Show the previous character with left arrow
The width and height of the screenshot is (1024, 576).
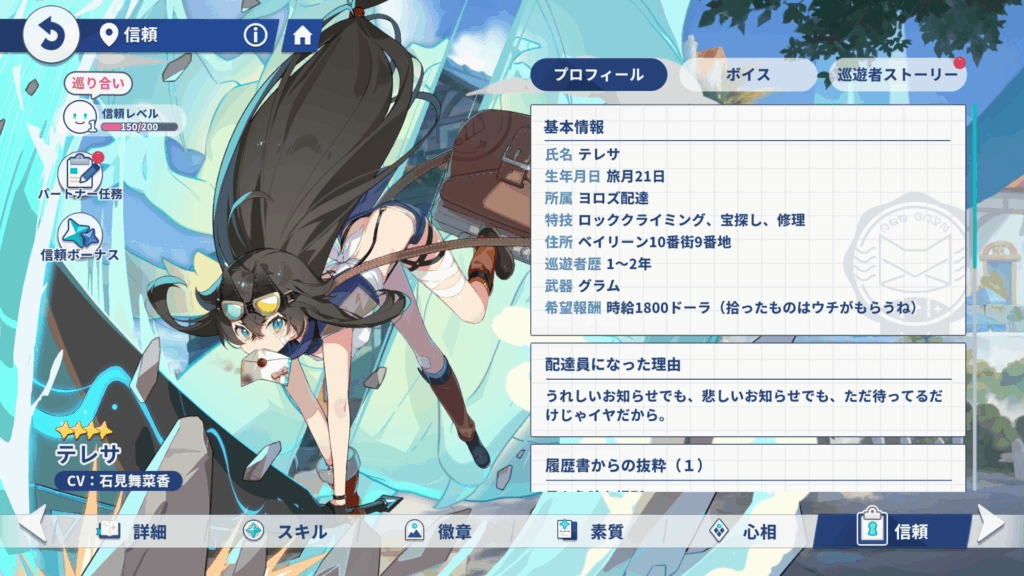[30, 524]
